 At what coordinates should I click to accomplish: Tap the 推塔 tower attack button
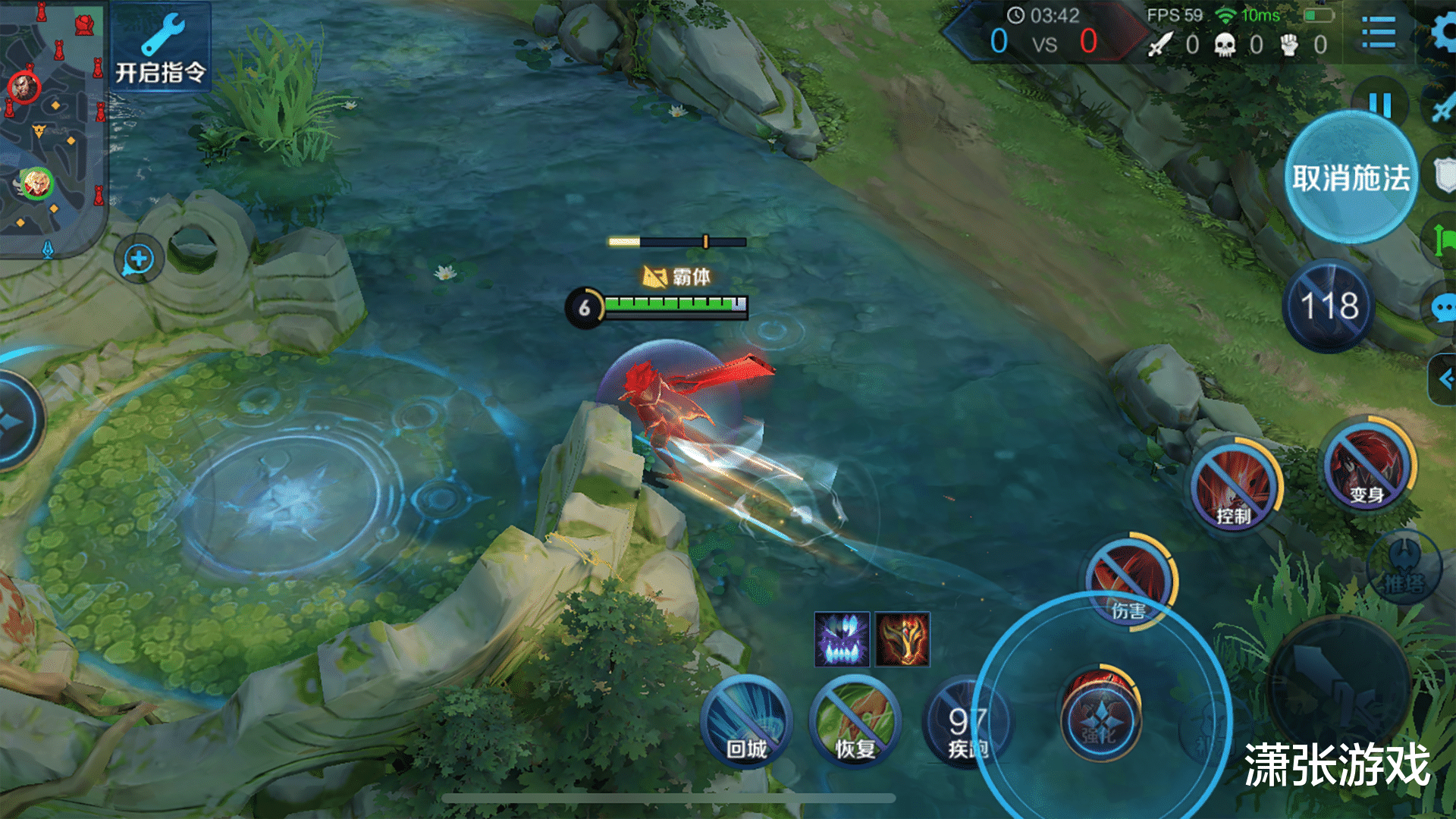(1404, 567)
